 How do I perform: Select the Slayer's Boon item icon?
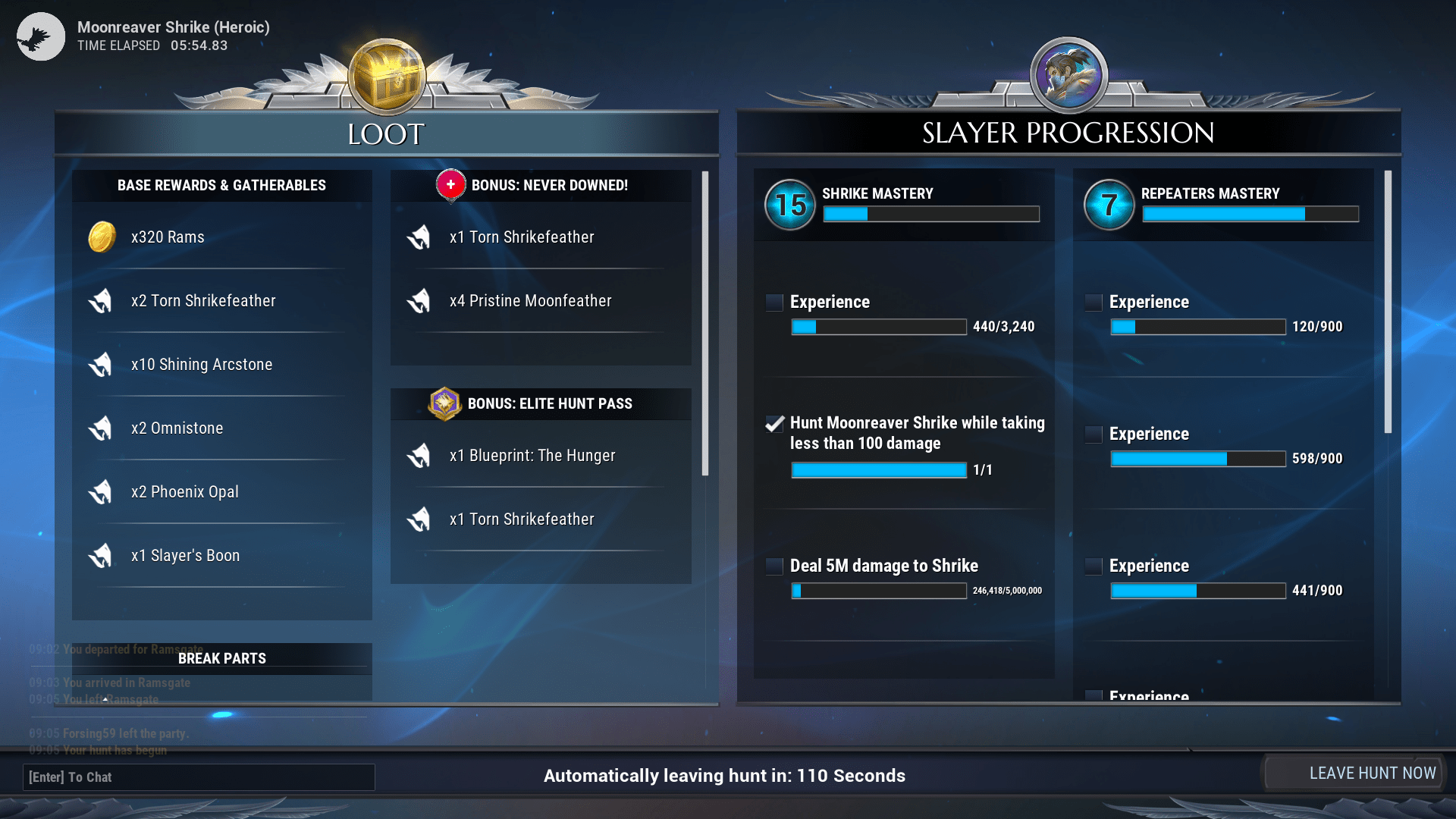(x=101, y=555)
